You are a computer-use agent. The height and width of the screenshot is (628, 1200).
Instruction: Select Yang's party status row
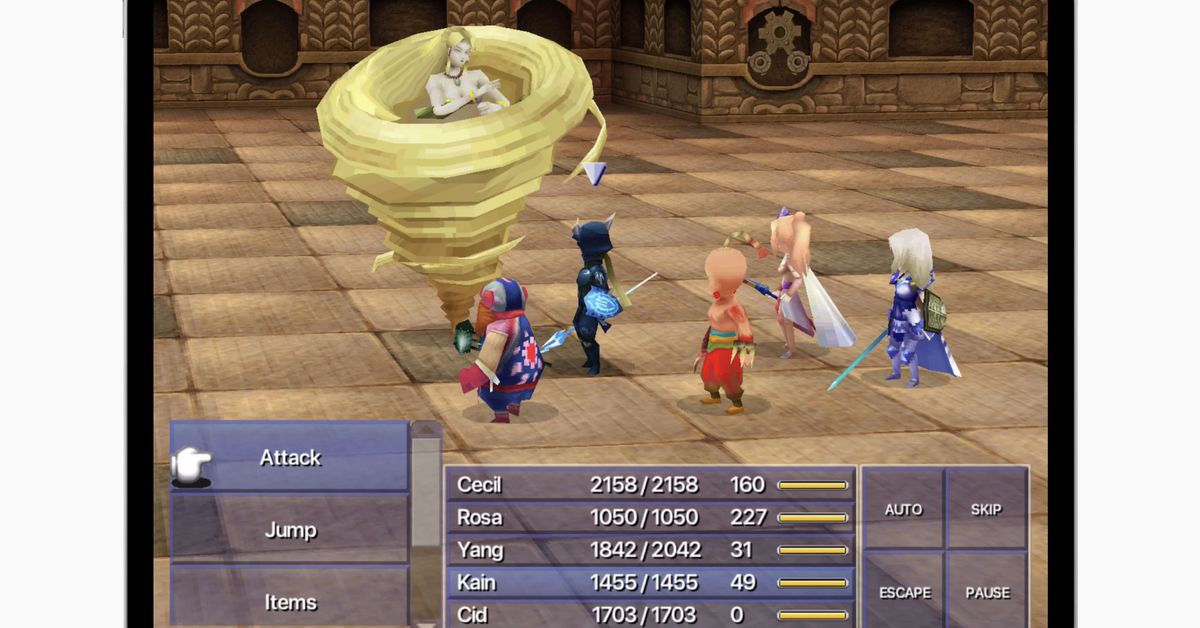pyautogui.click(x=650, y=550)
